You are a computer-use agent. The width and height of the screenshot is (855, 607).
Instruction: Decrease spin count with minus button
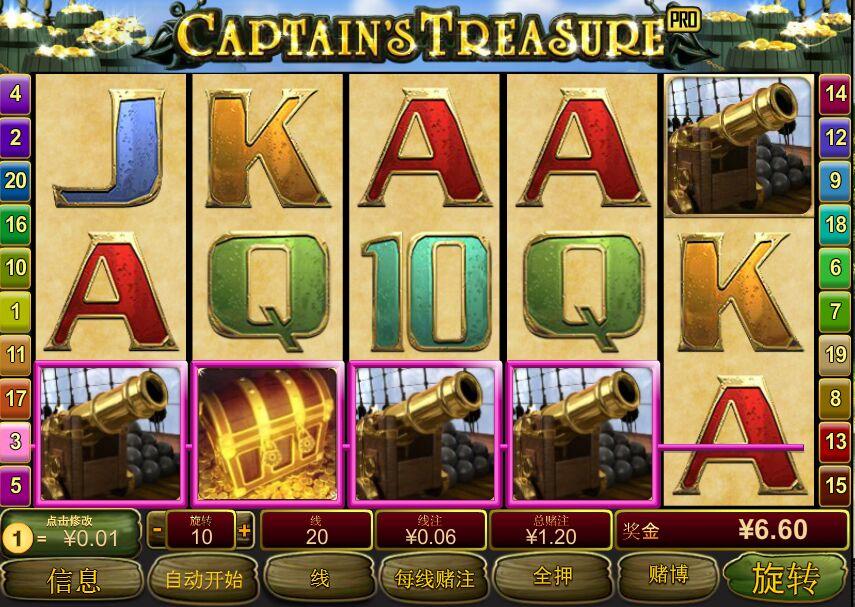pos(157,530)
